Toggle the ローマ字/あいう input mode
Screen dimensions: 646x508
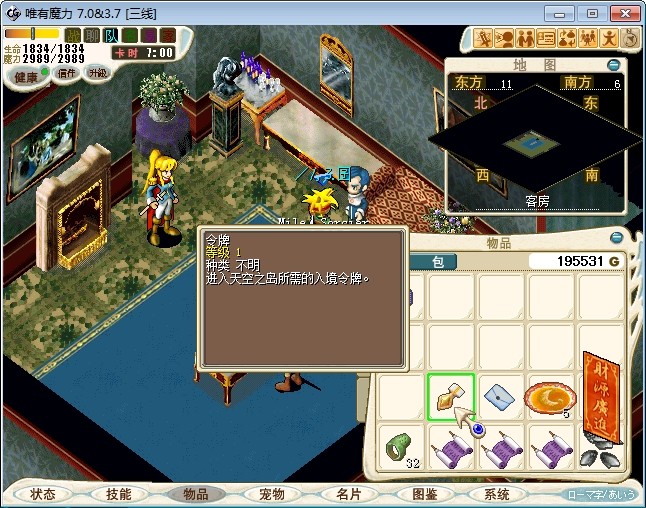coord(601,494)
